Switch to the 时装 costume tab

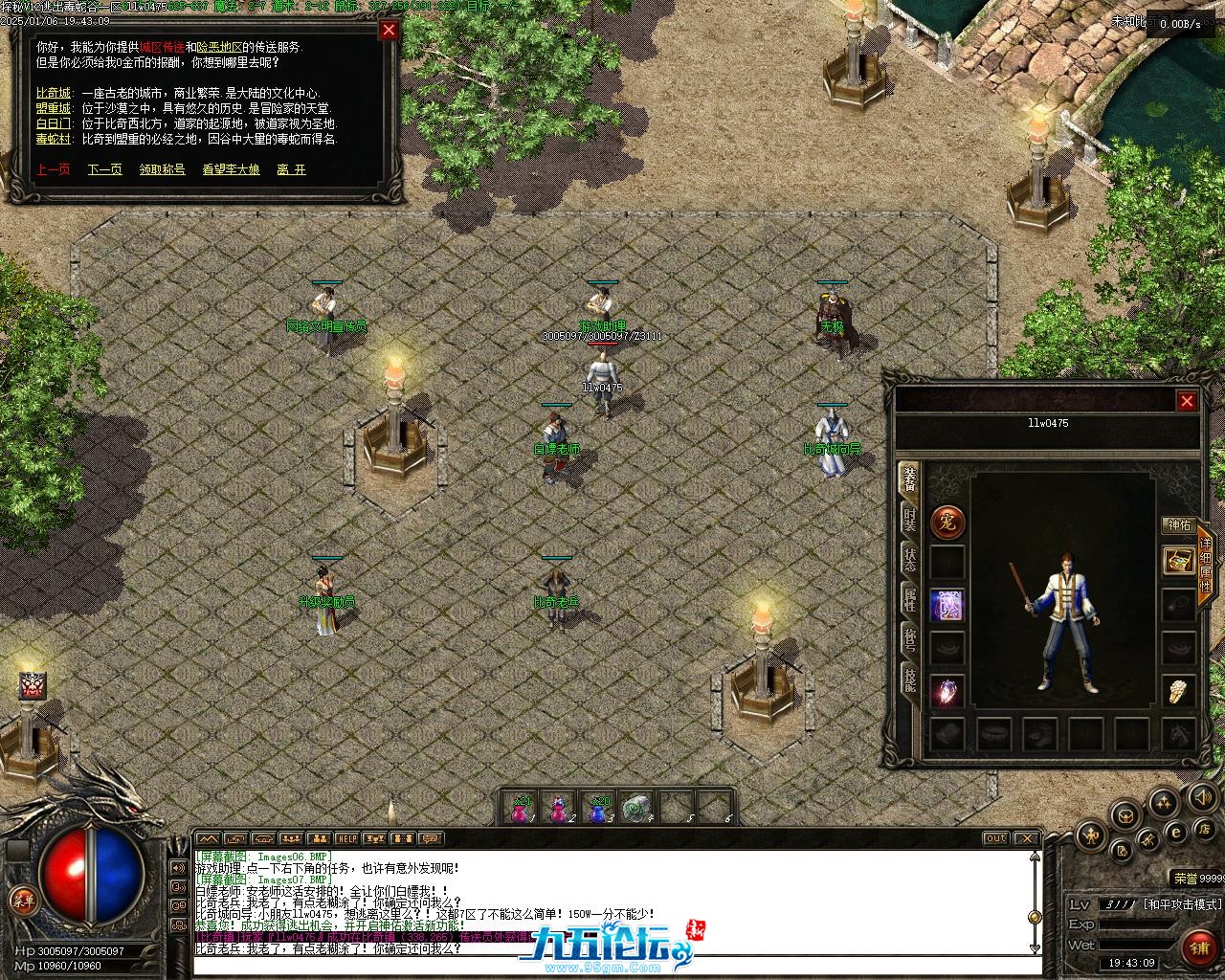click(x=909, y=520)
